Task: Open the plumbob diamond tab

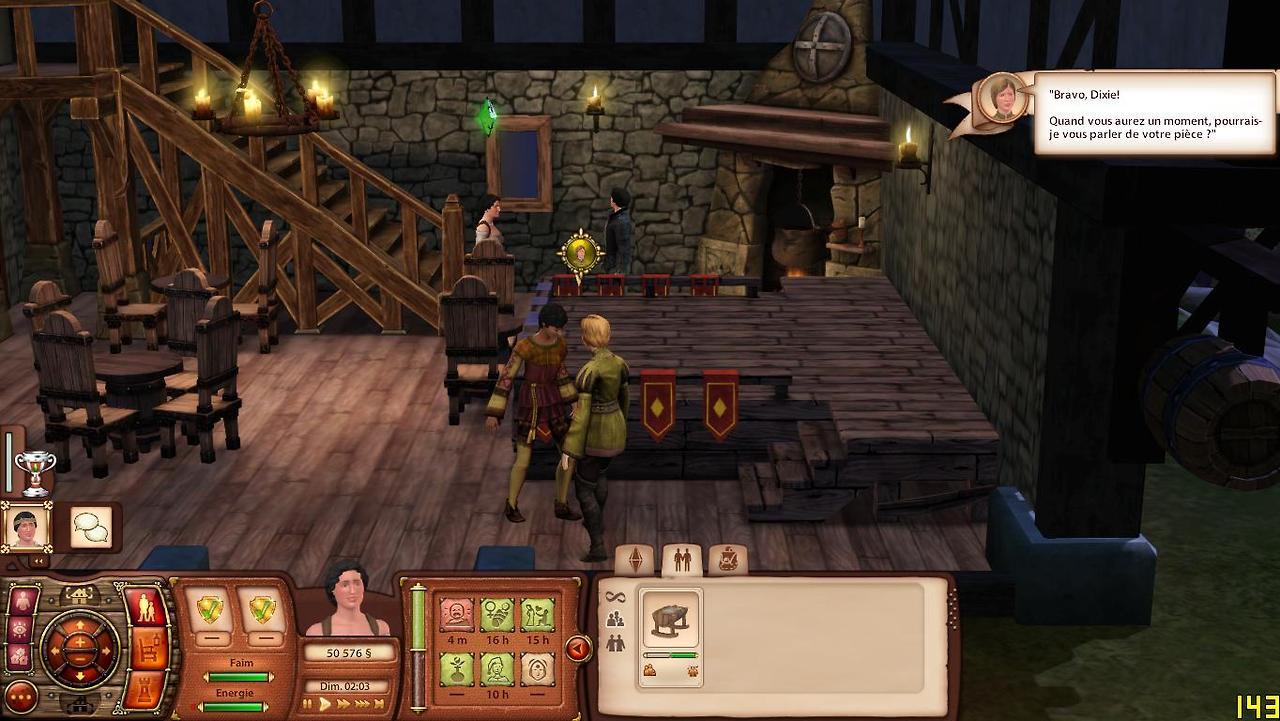Action: point(635,560)
